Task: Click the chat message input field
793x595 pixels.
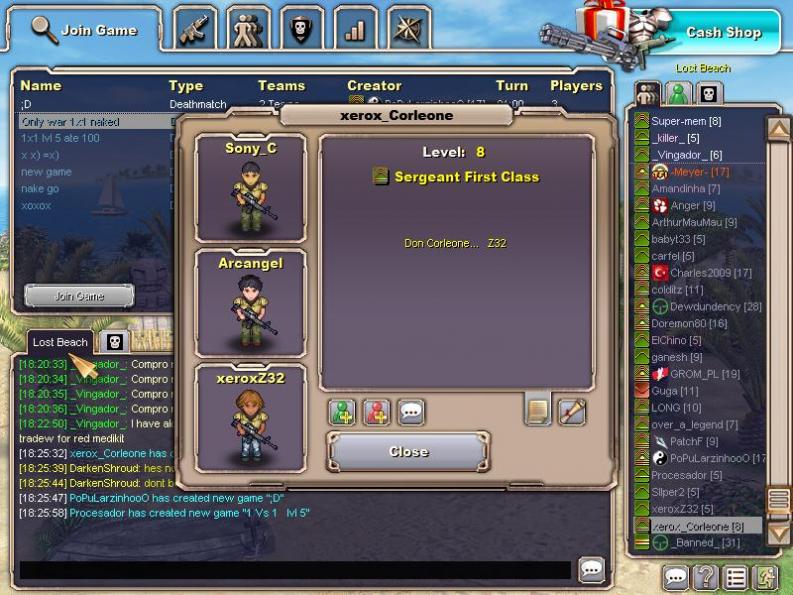Action: coord(295,570)
